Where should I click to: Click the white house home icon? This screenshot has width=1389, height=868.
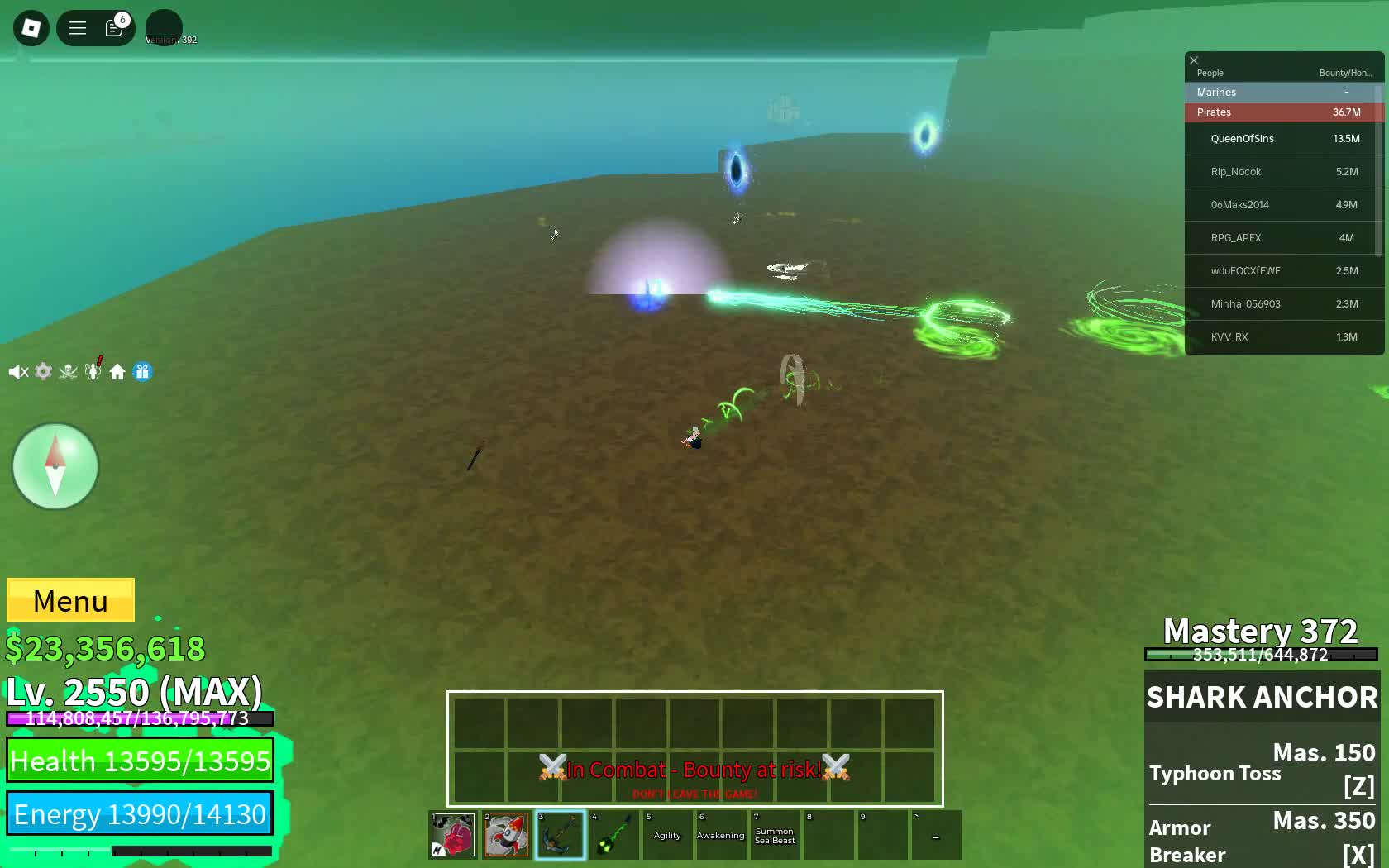117,372
